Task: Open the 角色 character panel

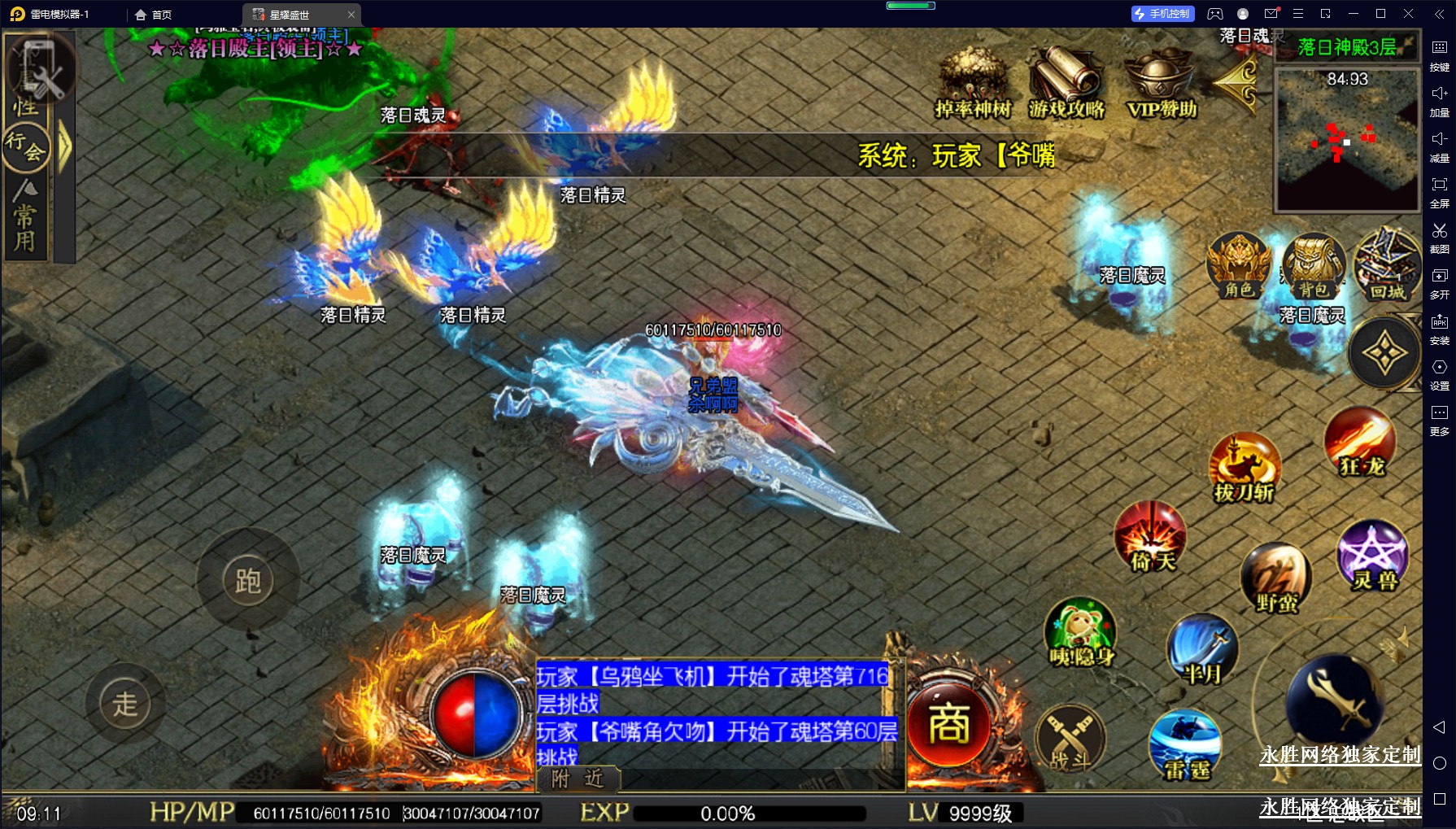Action: (1238, 265)
